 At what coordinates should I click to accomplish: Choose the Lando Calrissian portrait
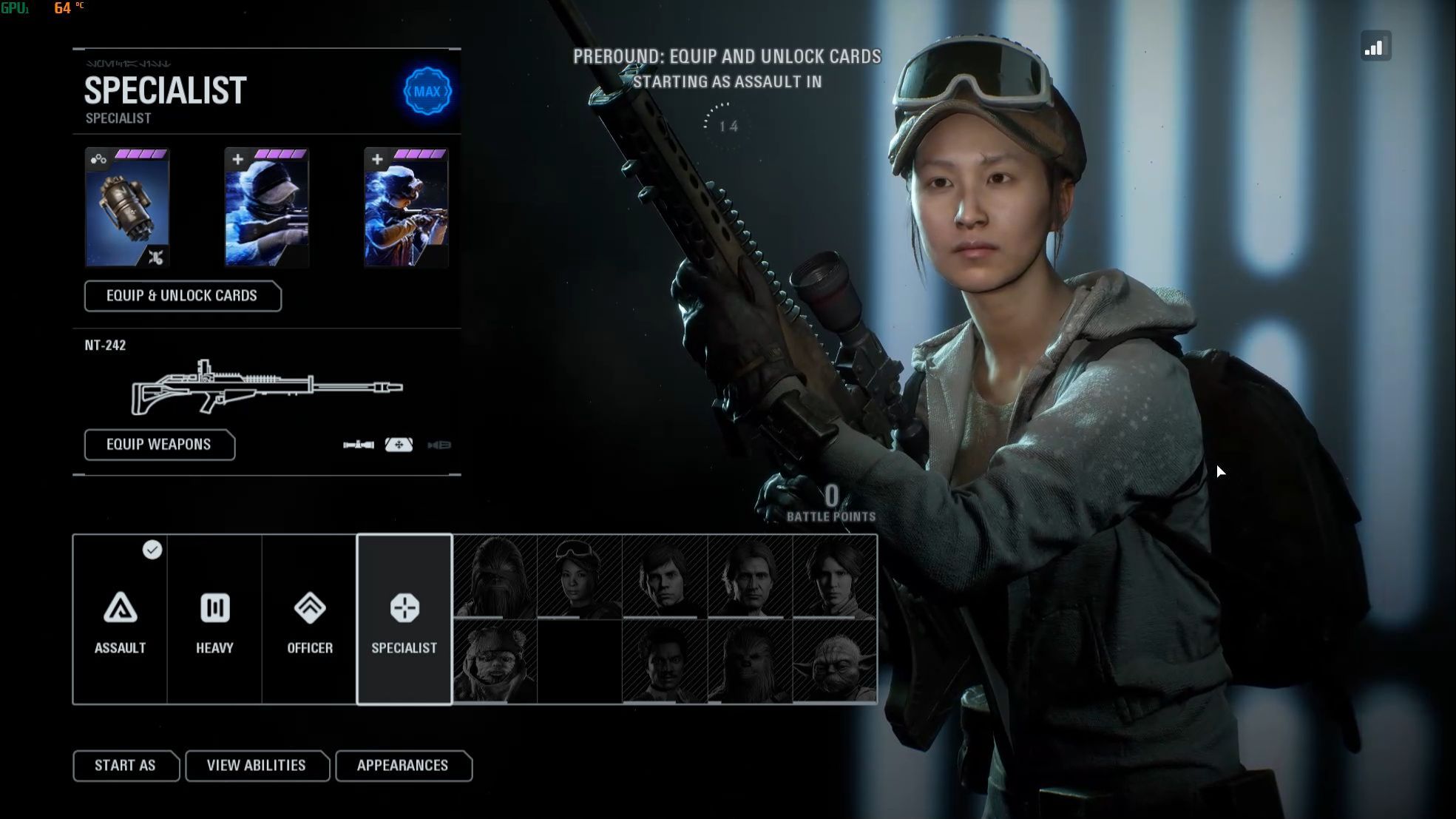tap(664, 662)
